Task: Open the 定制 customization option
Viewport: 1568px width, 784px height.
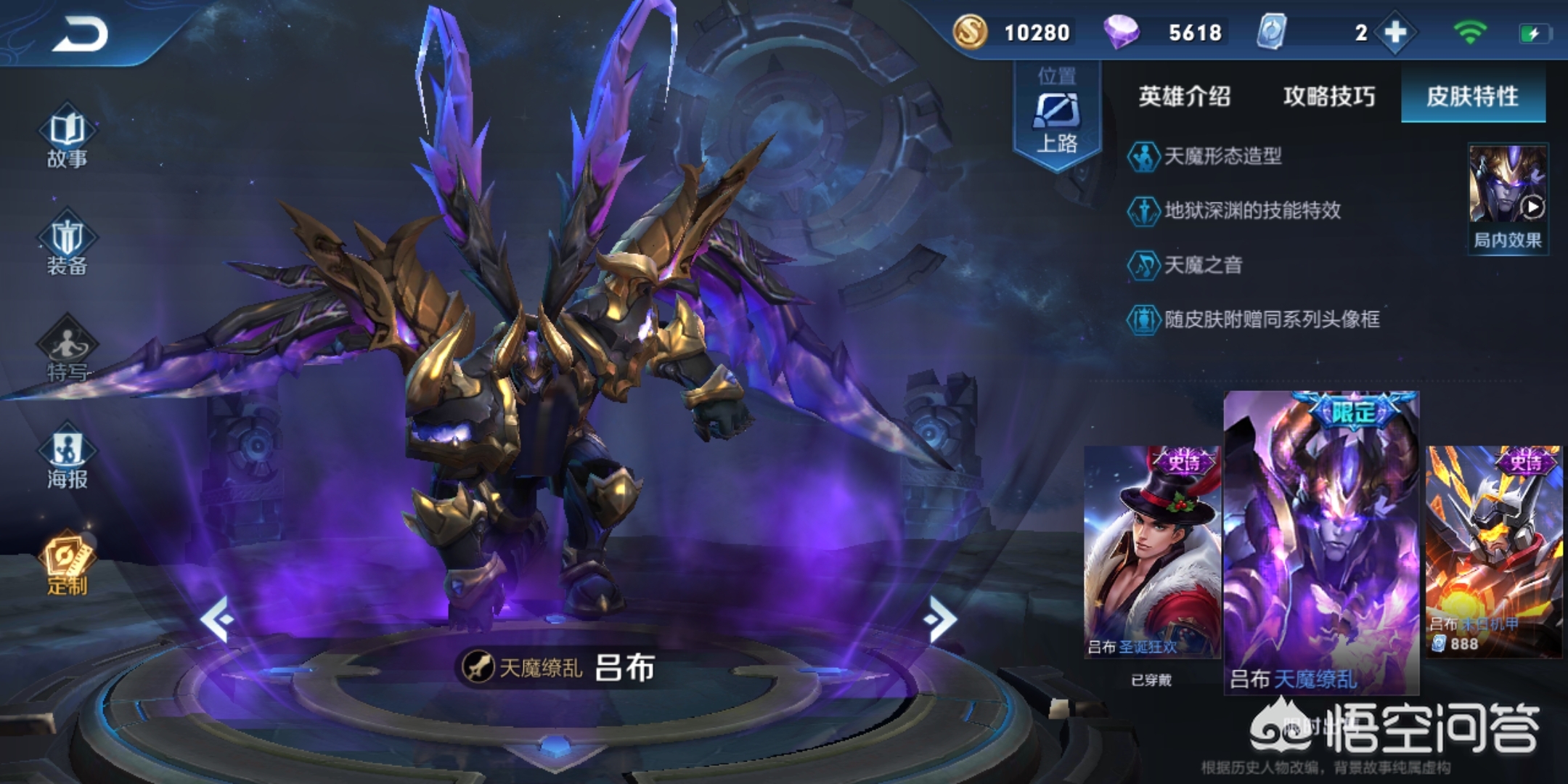Action: [67, 564]
